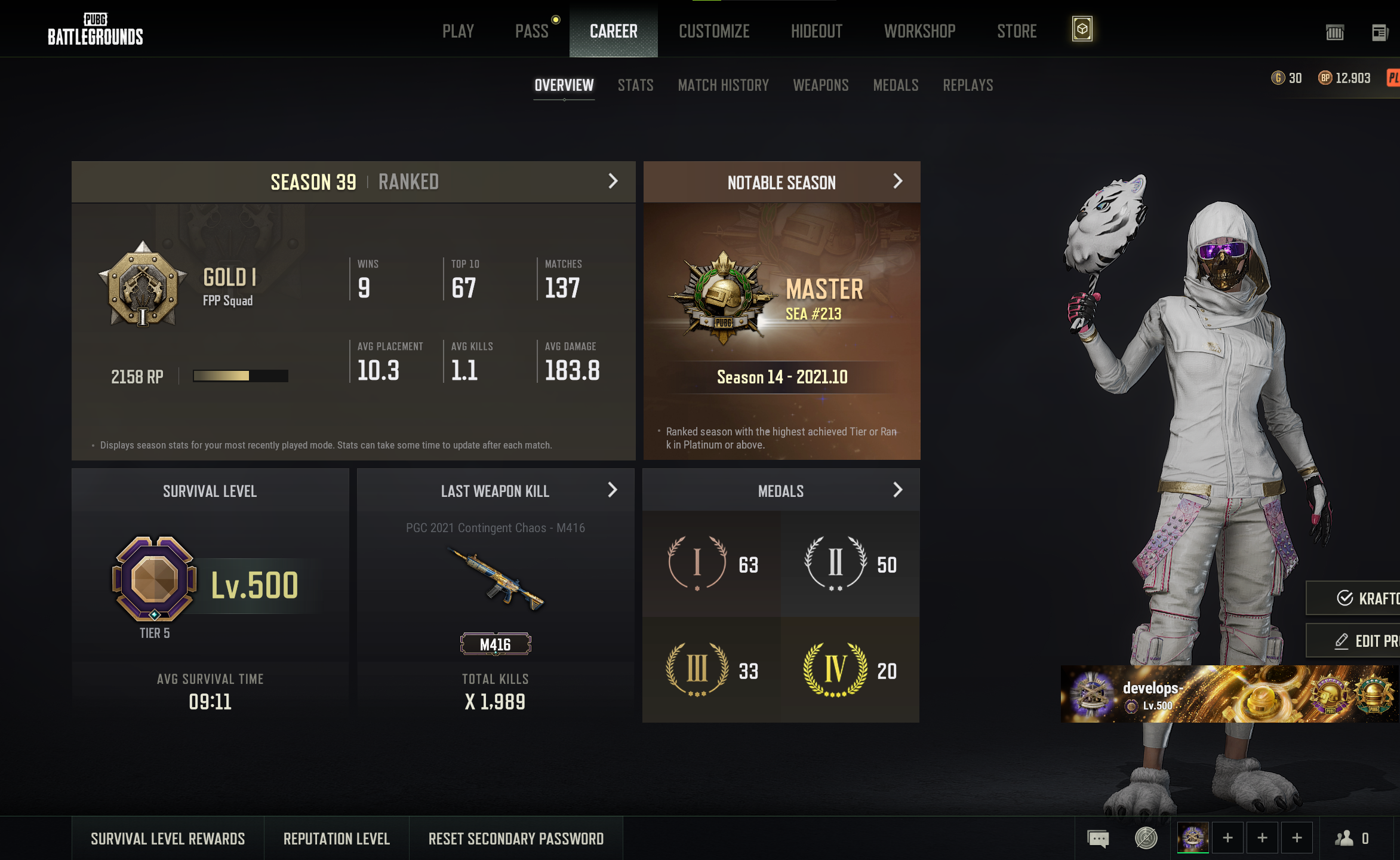
Task: Open the PLAY menu tab
Action: coord(458,31)
